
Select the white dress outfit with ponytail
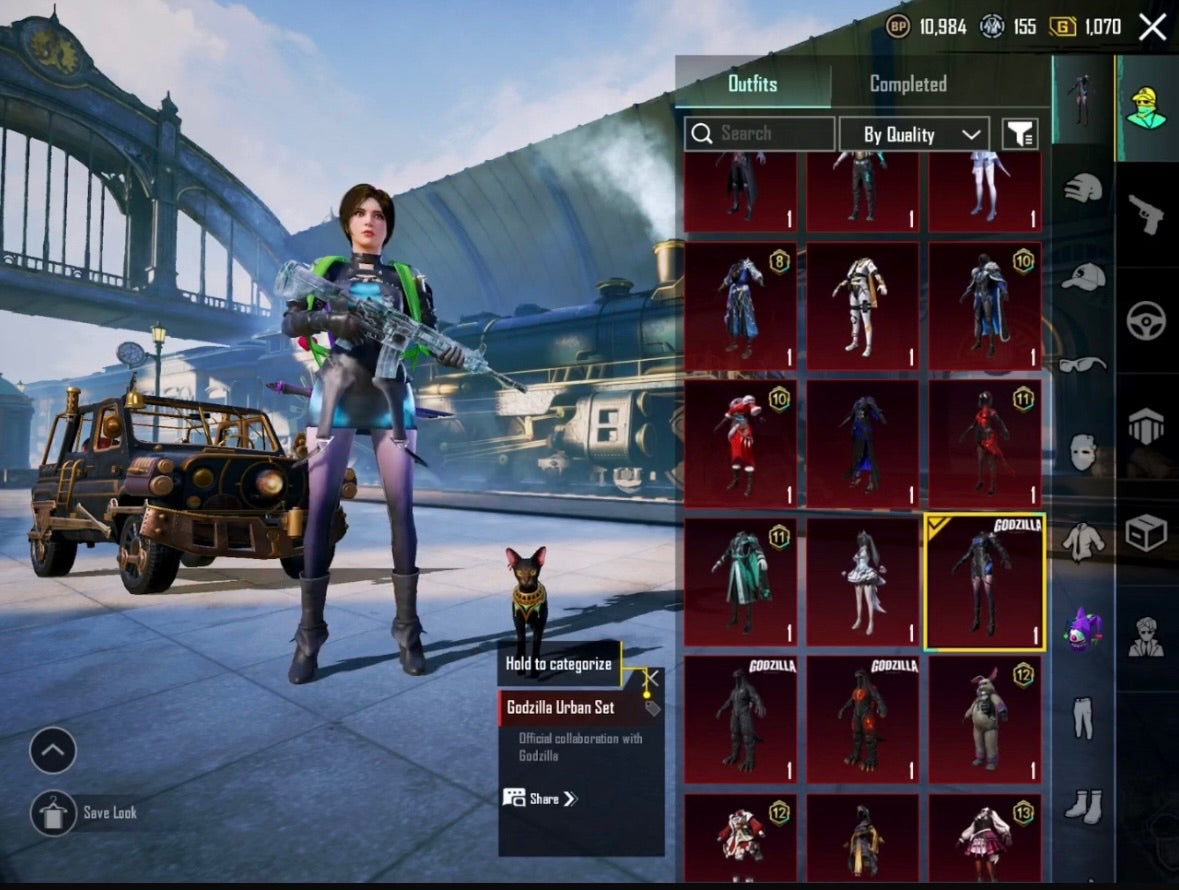[862, 582]
